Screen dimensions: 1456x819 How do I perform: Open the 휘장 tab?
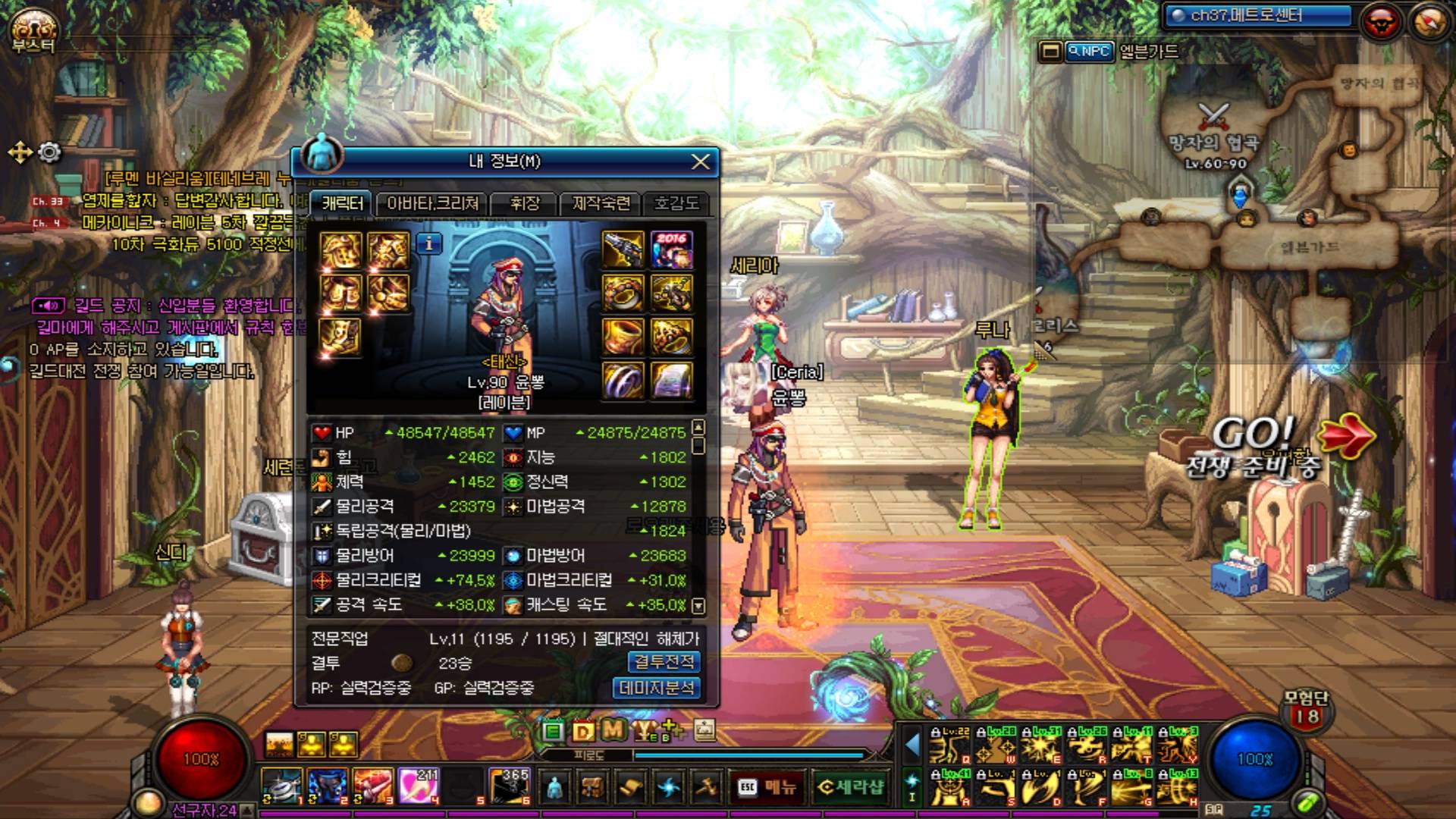coord(524,203)
